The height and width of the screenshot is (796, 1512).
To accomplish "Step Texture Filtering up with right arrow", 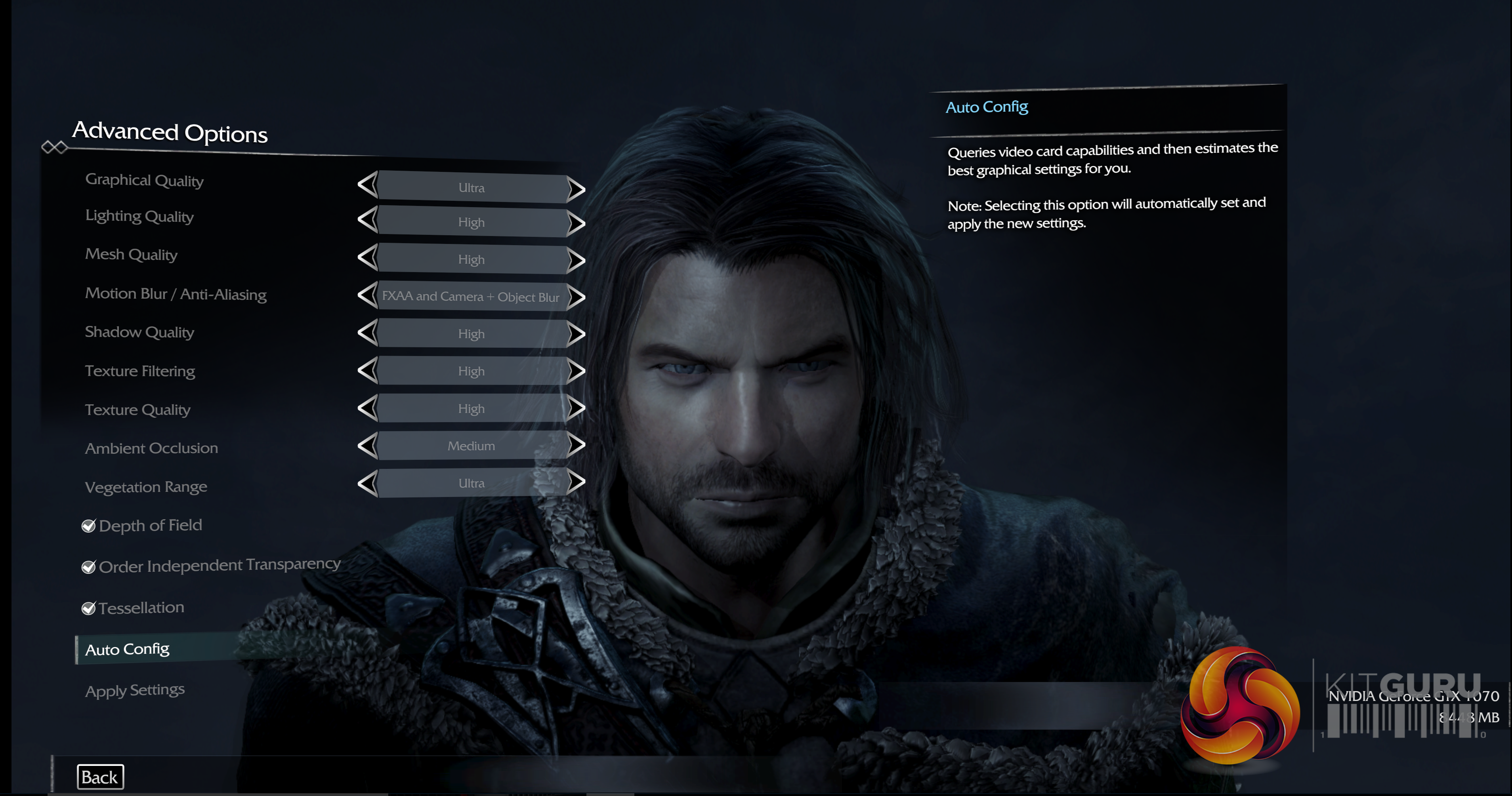I will 577,371.
